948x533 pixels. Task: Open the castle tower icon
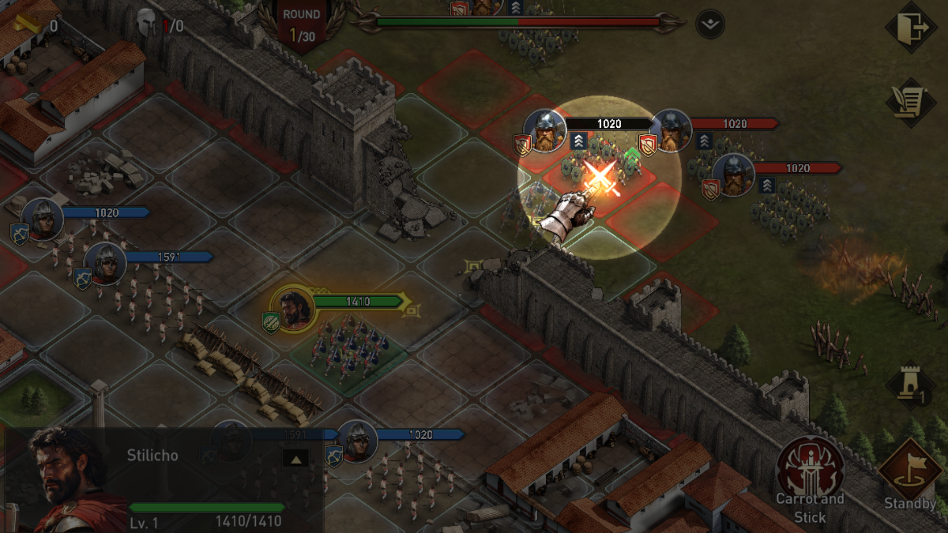(x=910, y=385)
